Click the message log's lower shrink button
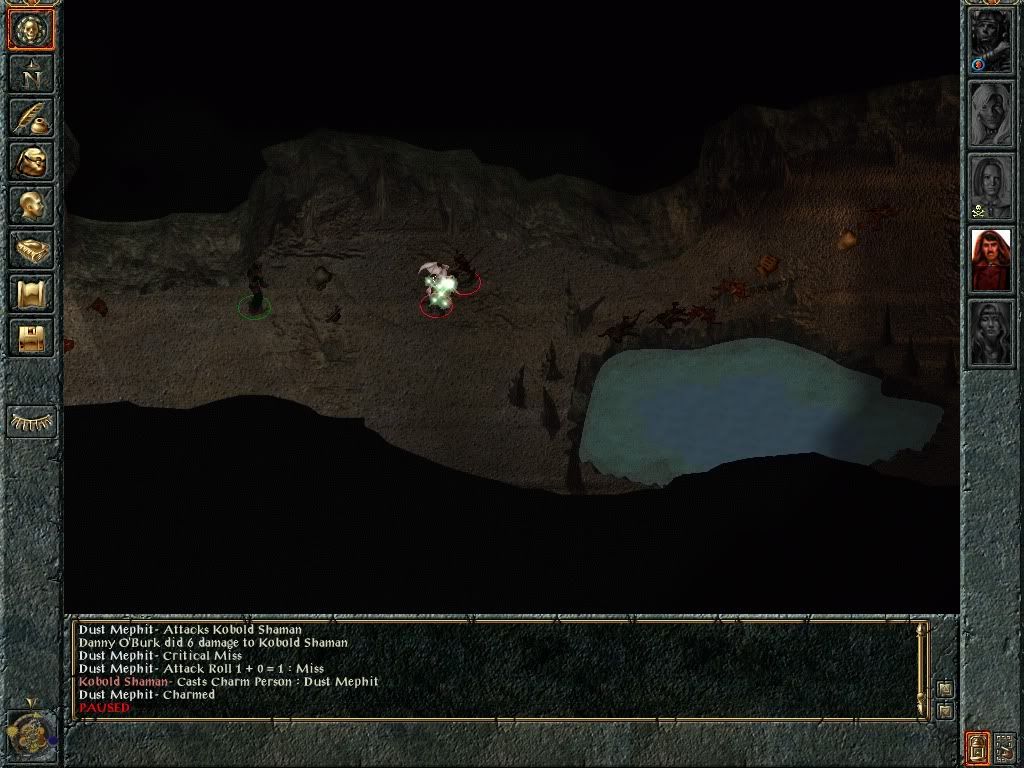Image resolution: width=1024 pixels, height=768 pixels. coord(945,710)
